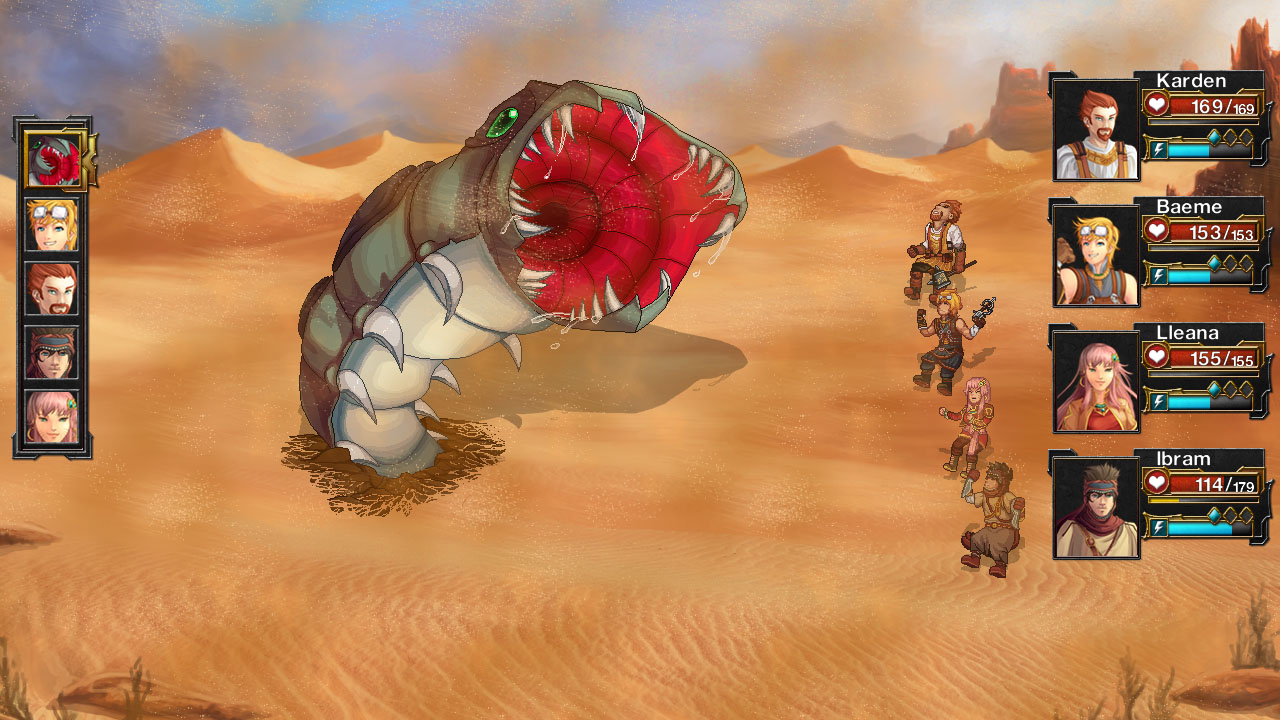The height and width of the screenshot is (720, 1280).
Task: Click Lleana's portrait in the turn order queue
Action: tap(51, 416)
